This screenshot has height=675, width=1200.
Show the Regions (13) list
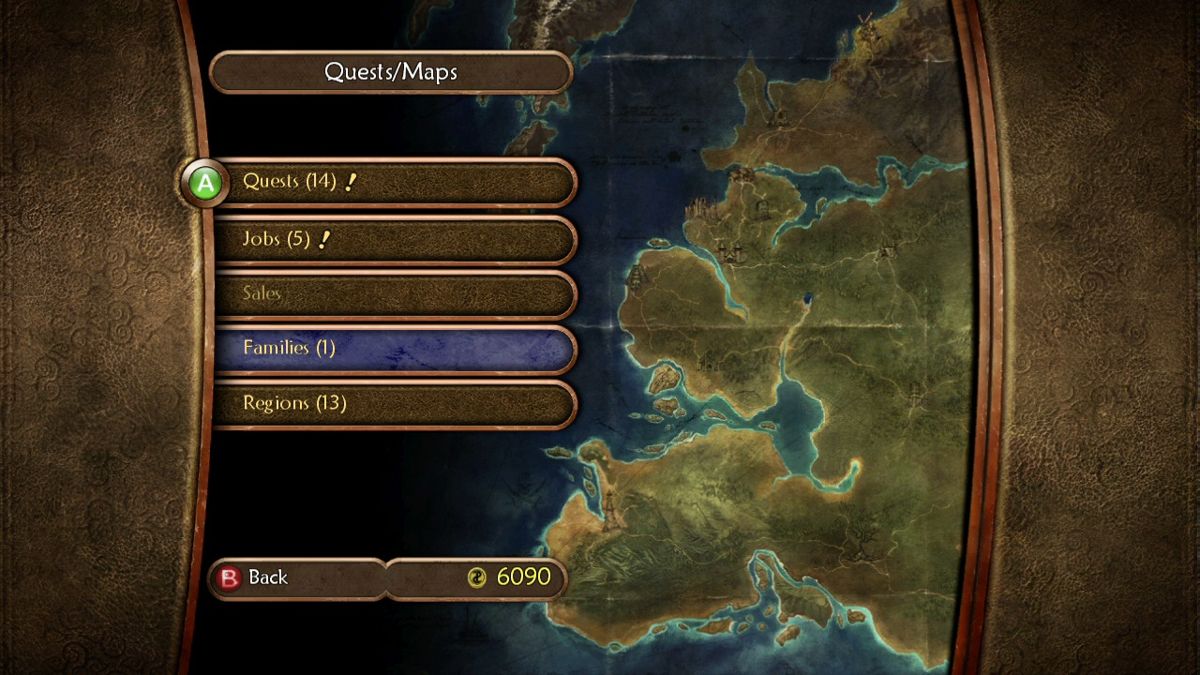pos(395,403)
